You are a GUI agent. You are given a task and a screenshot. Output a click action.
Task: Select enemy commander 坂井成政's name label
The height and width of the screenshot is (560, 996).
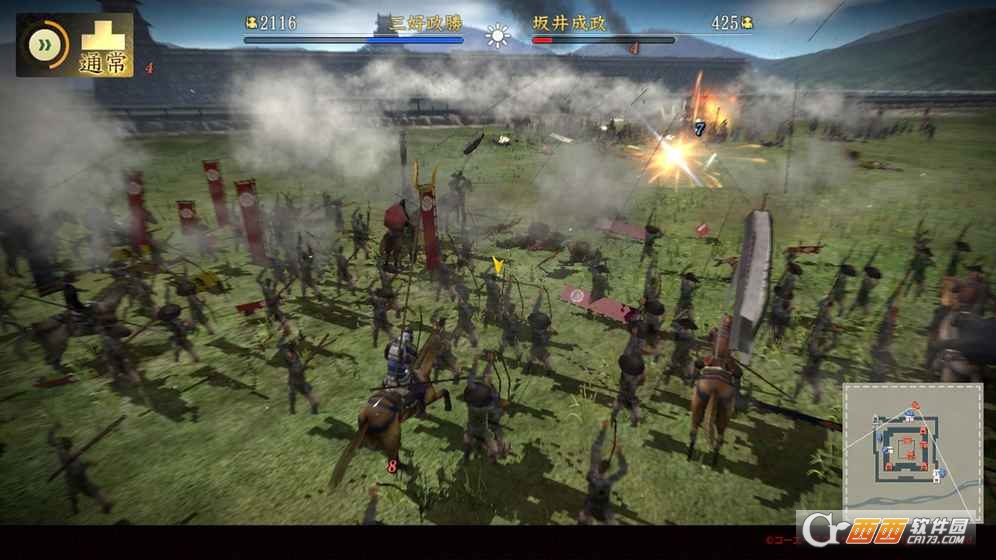click(570, 22)
